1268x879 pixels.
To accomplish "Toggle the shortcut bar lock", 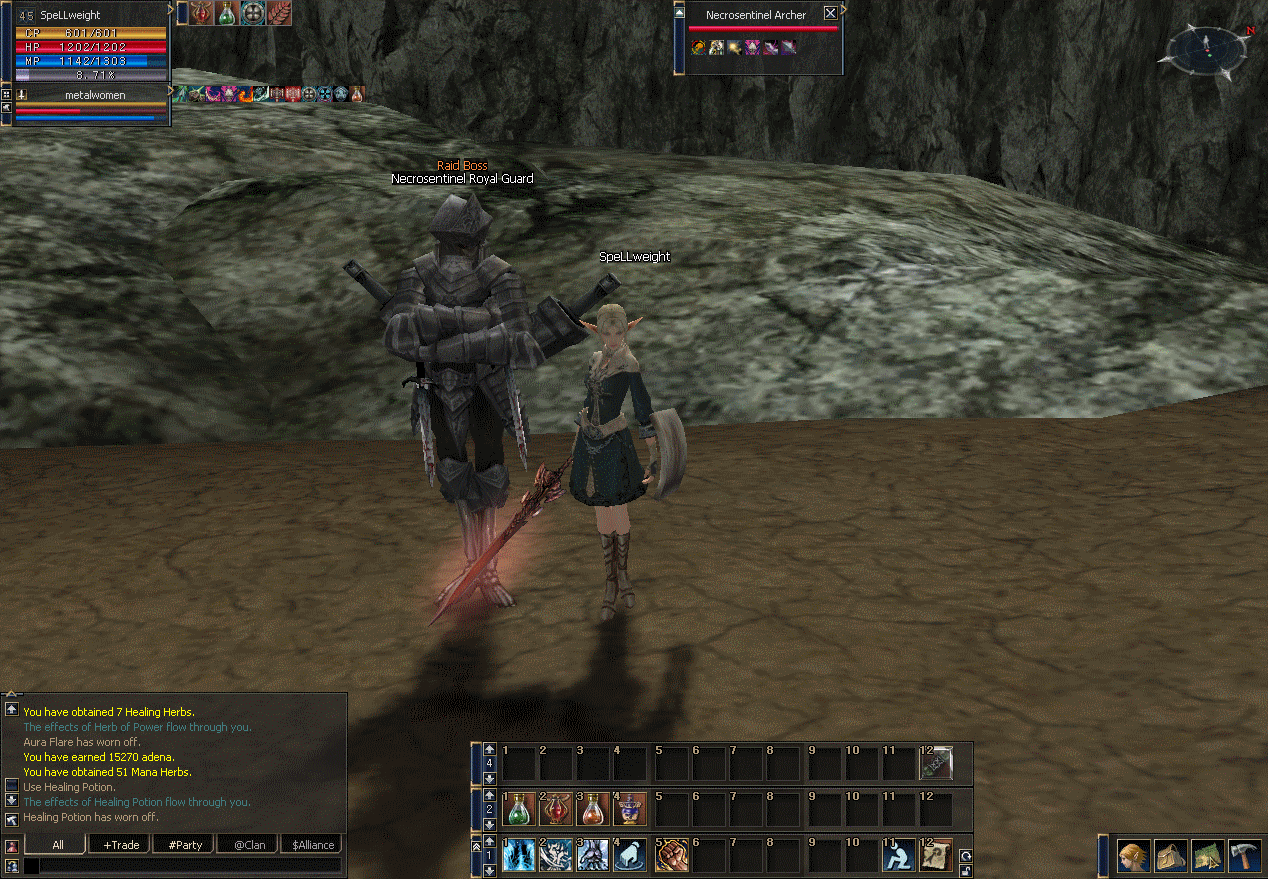I will click(x=965, y=870).
